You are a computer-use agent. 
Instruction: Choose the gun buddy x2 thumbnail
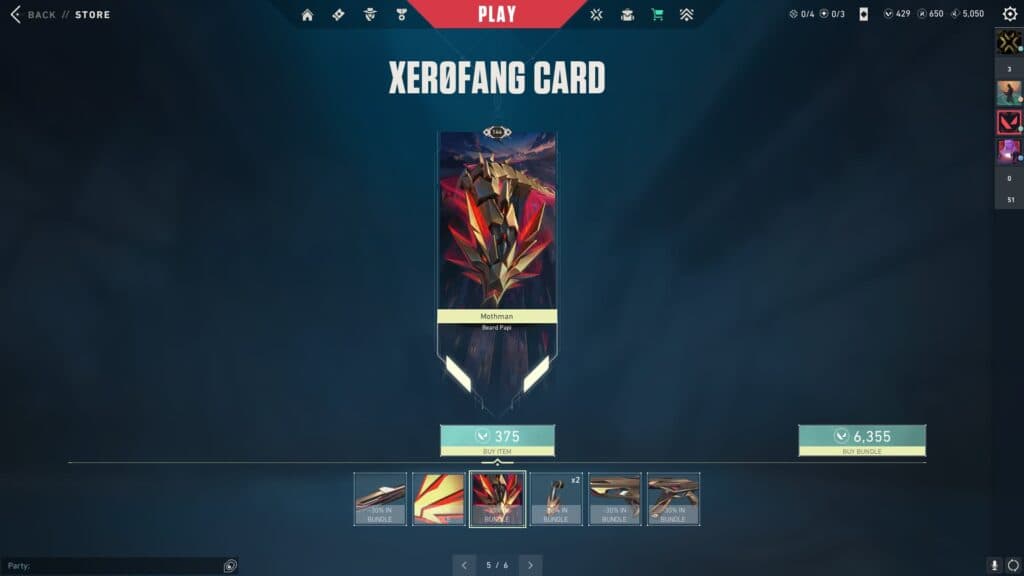point(556,498)
